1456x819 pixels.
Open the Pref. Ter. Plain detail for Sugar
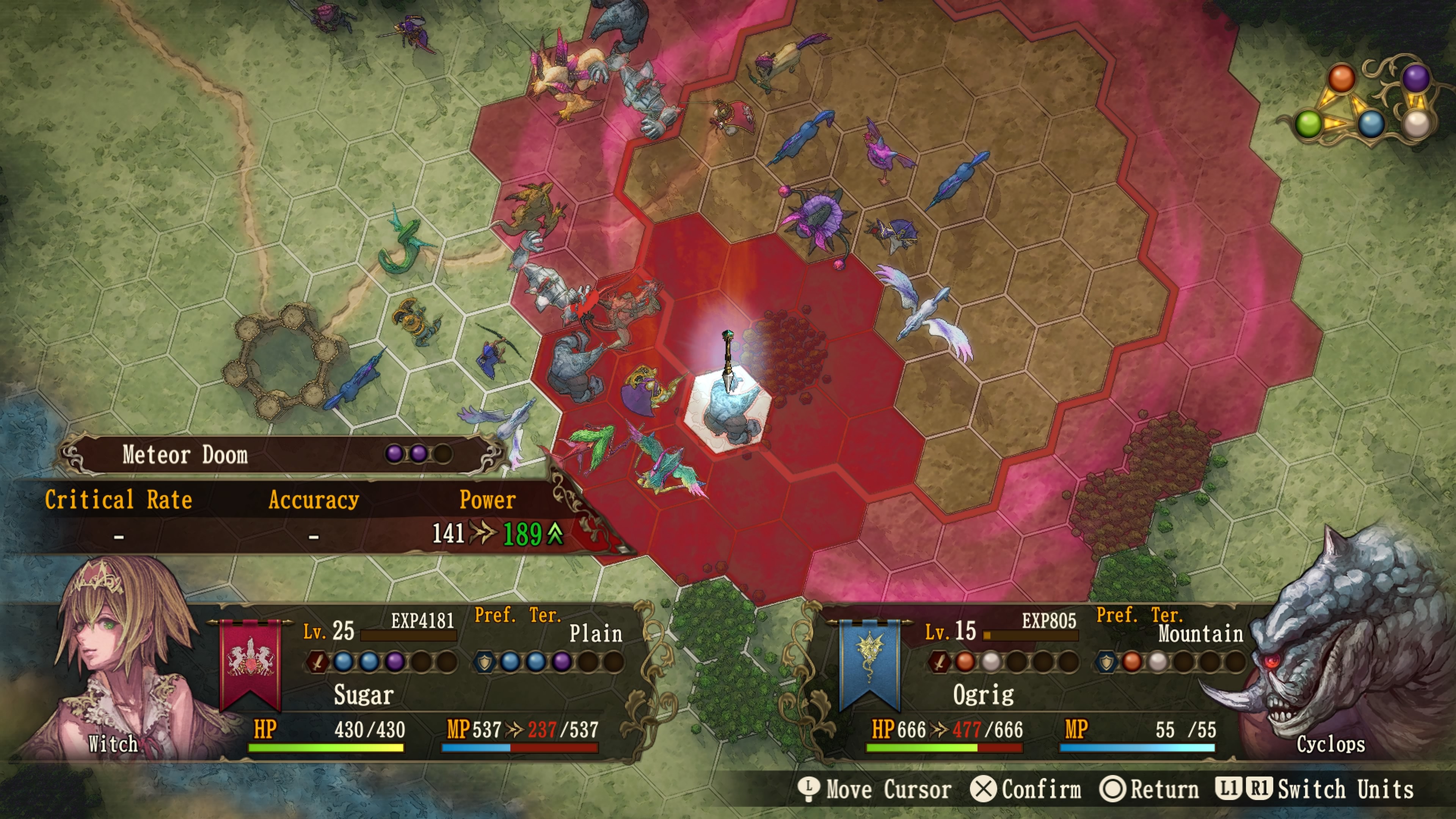[x=596, y=634]
